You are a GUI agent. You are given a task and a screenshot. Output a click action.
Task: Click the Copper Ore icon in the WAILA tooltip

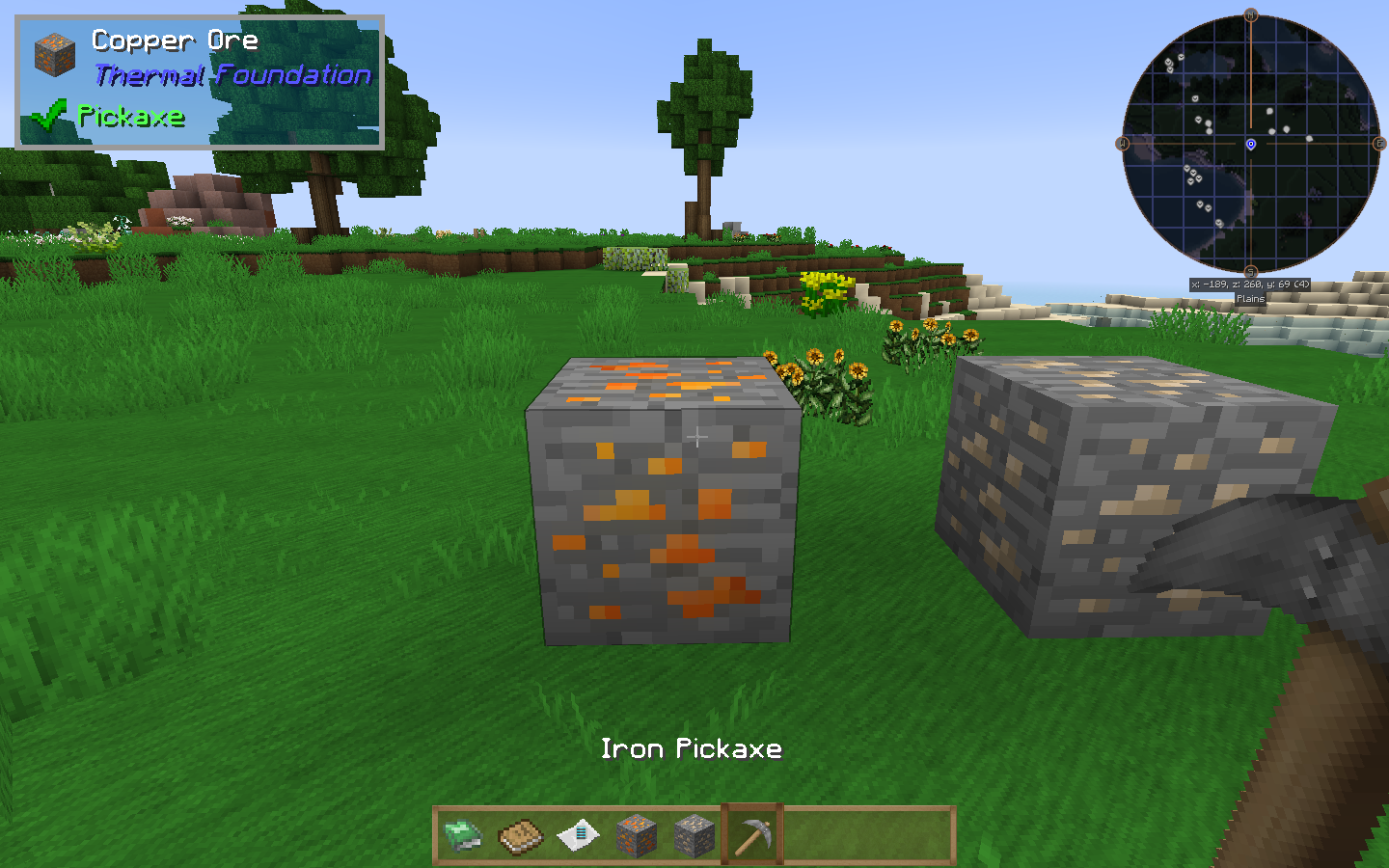click(56, 55)
